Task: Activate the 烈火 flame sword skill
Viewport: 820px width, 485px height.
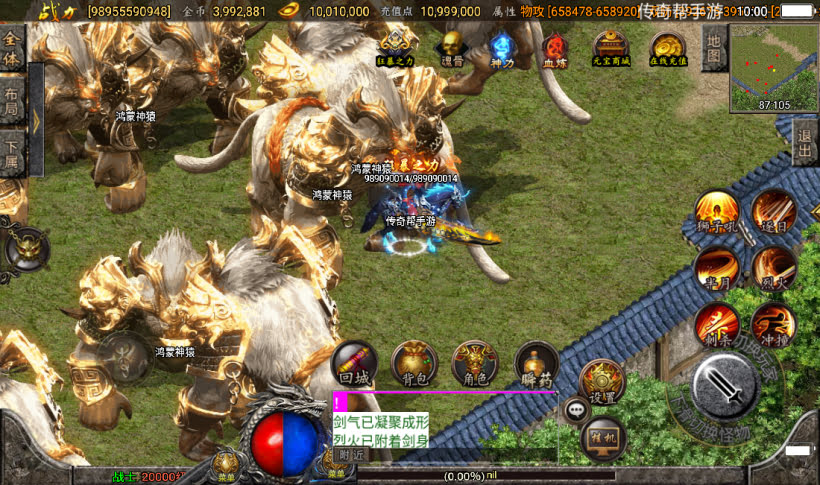Action: [773, 267]
